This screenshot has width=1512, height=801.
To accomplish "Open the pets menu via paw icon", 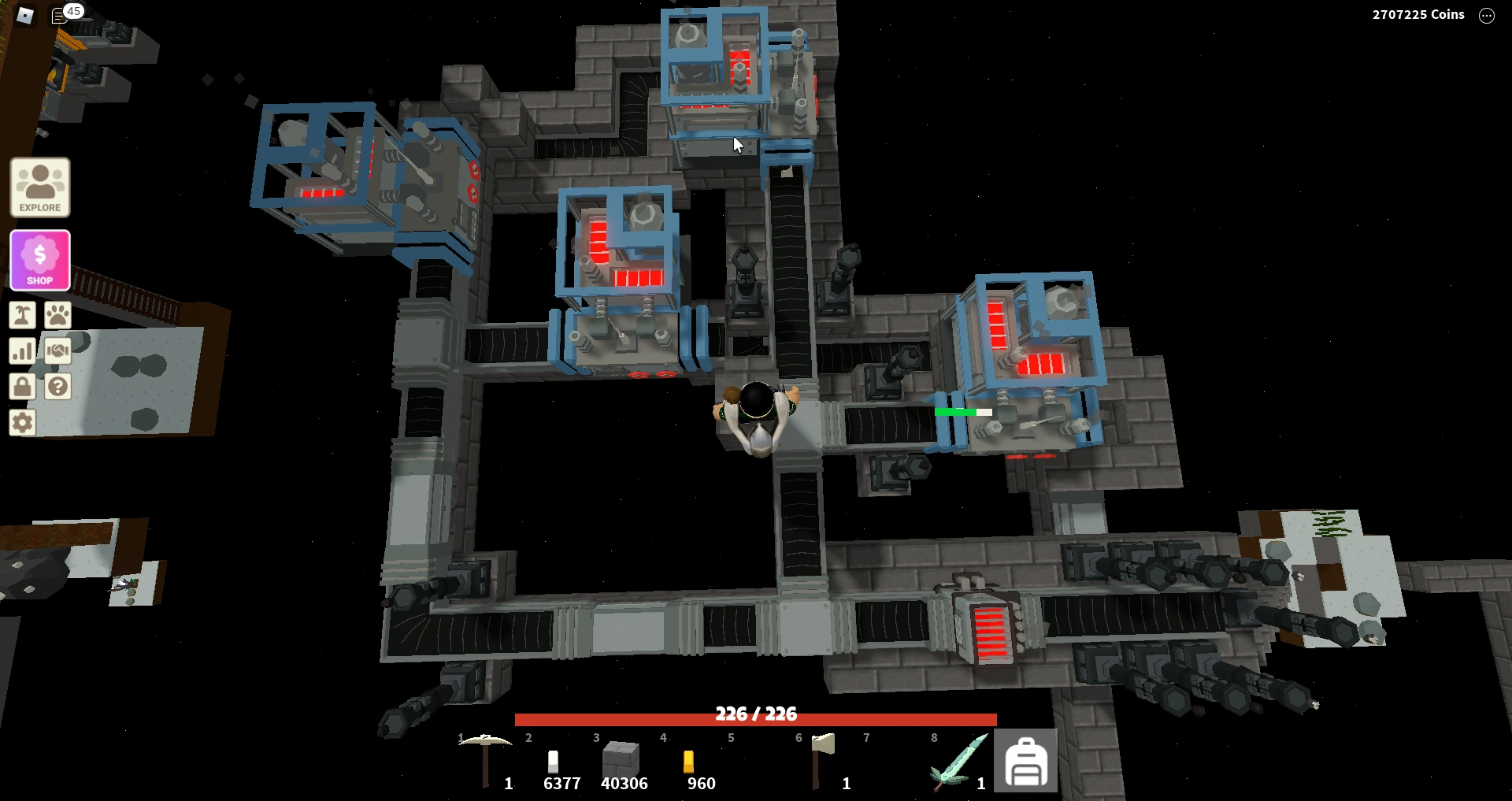I will (x=60, y=315).
